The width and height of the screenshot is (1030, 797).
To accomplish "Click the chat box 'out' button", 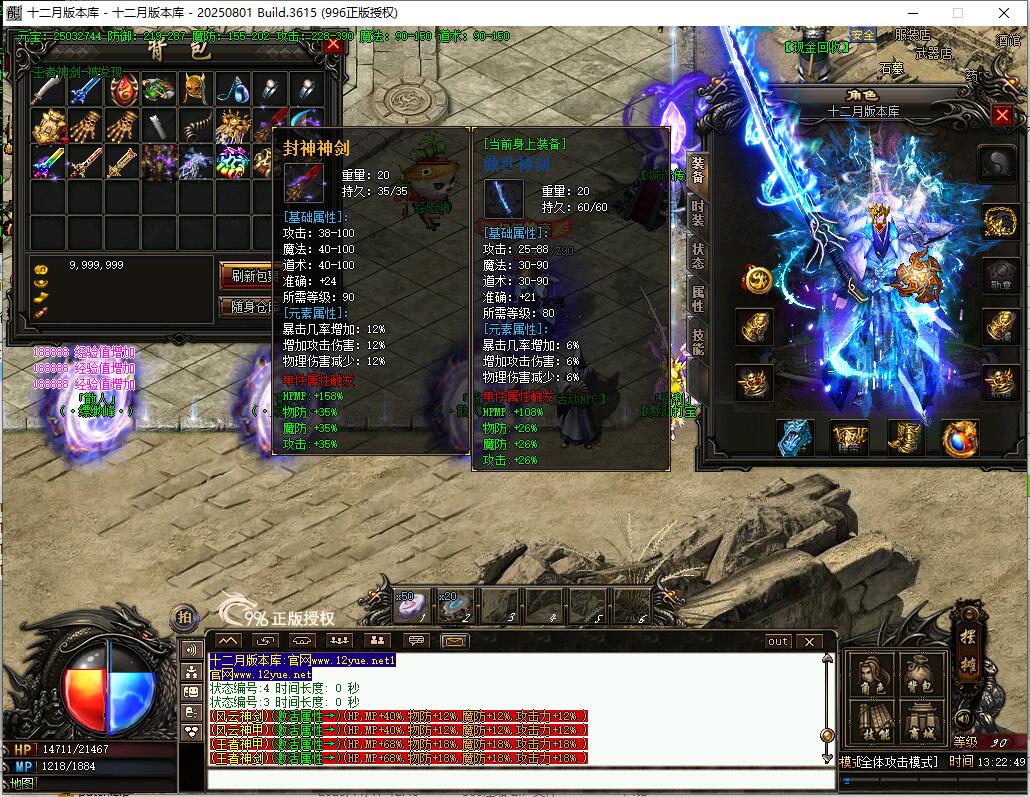I will 778,641.
